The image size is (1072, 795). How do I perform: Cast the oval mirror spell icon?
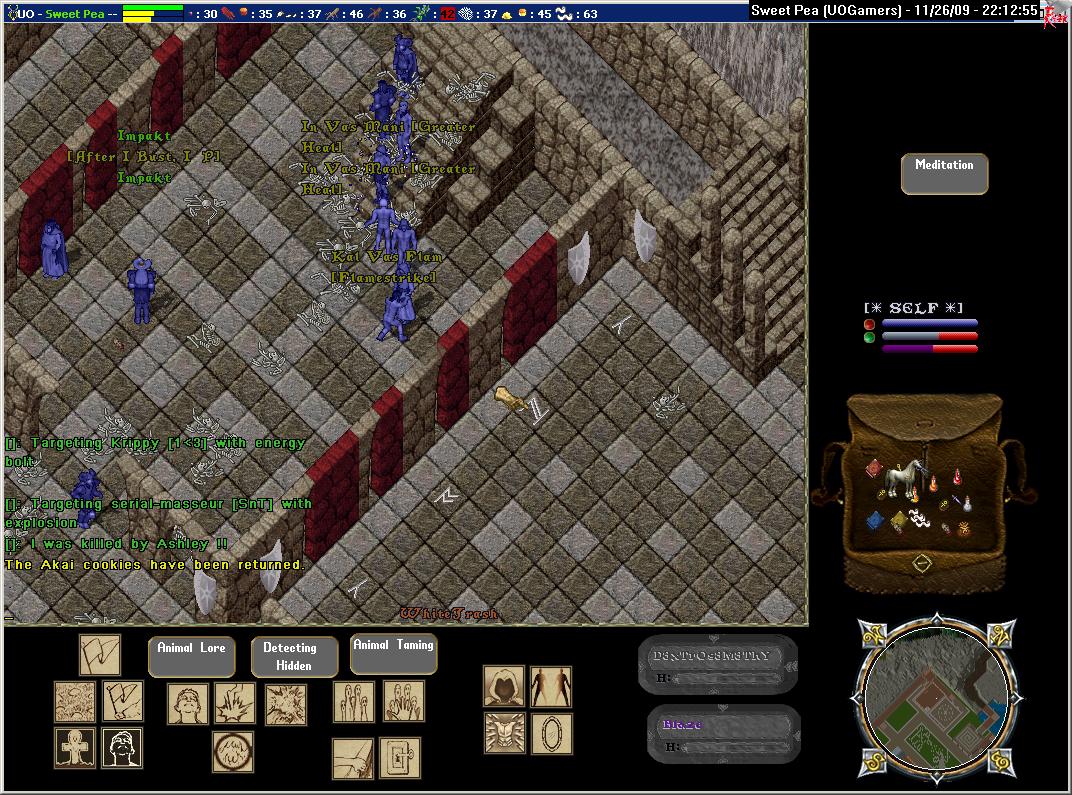[551, 733]
